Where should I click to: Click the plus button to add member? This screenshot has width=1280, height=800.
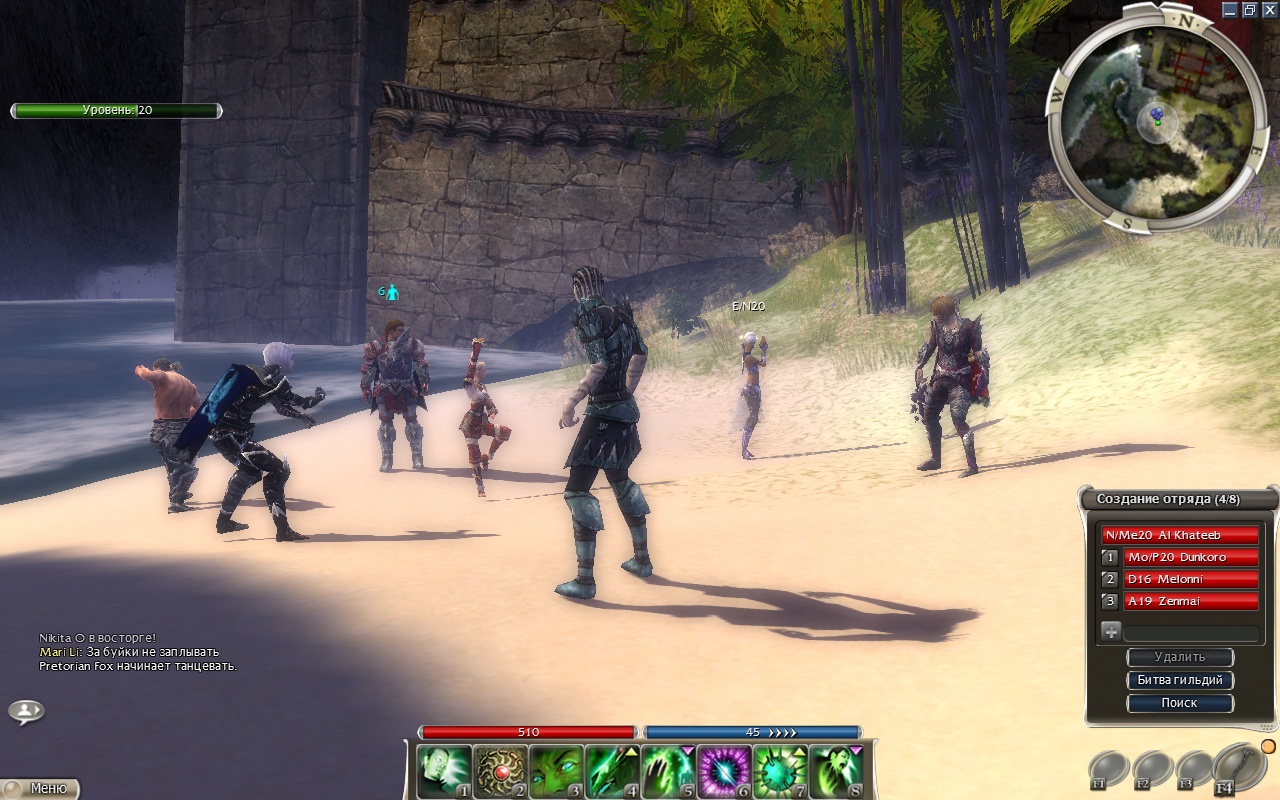point(1110,631)
